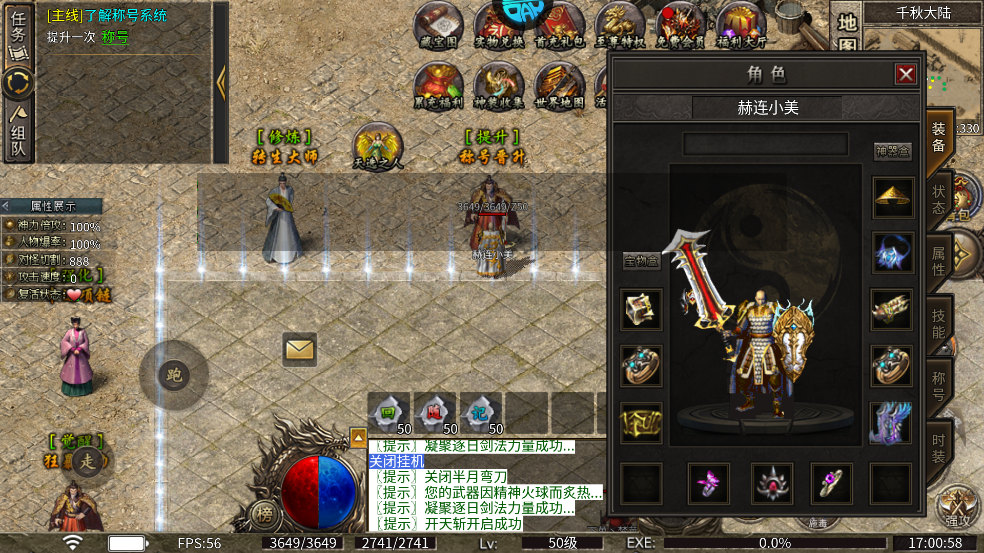Open the 福利大厅 welfare hall gift icon

[741, 25]
